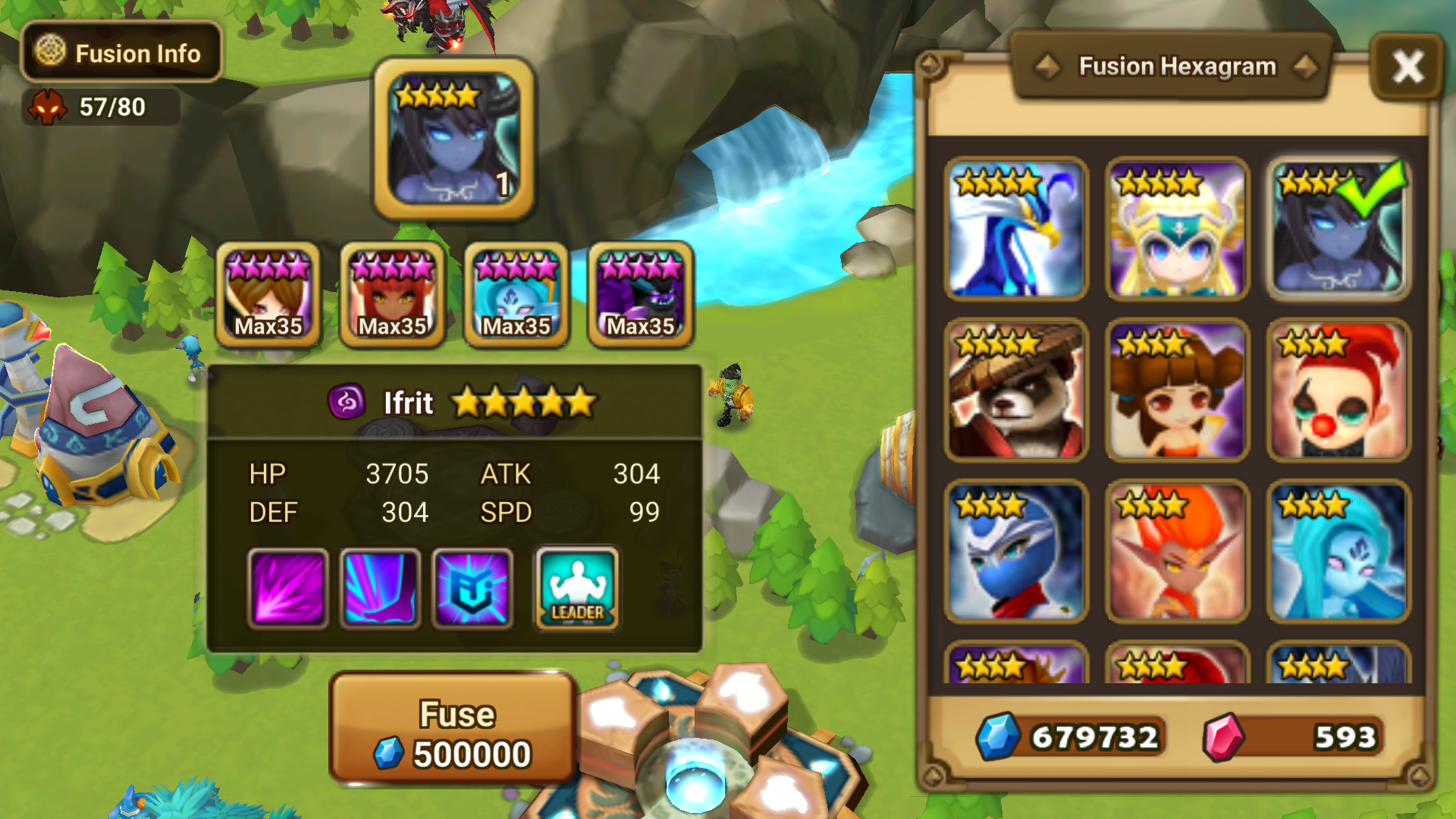
Task: Open the Fusion Info header
Action: point(121,53)
